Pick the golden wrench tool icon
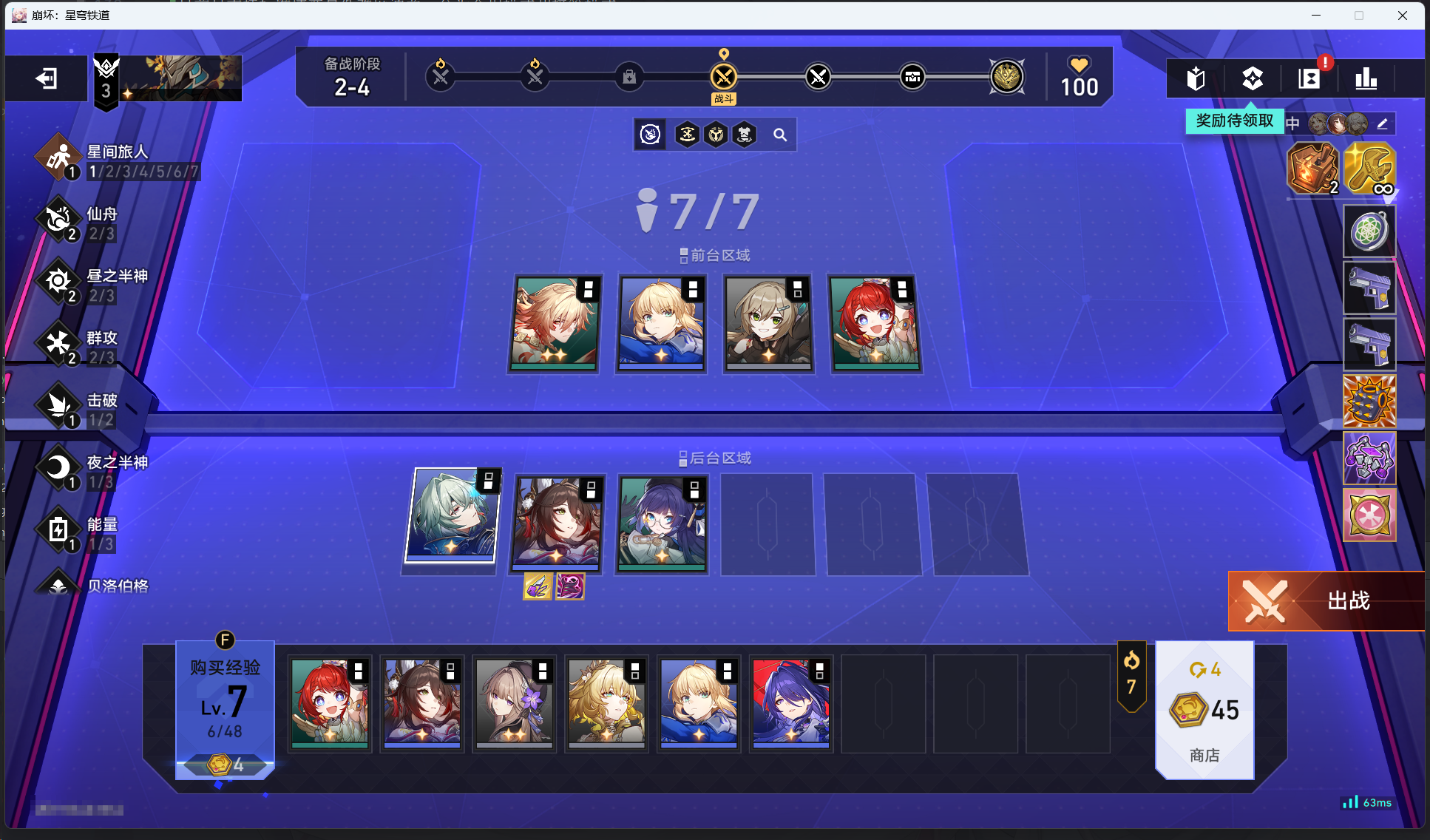Viewport: 1430px width, 840px height. 1369,169
